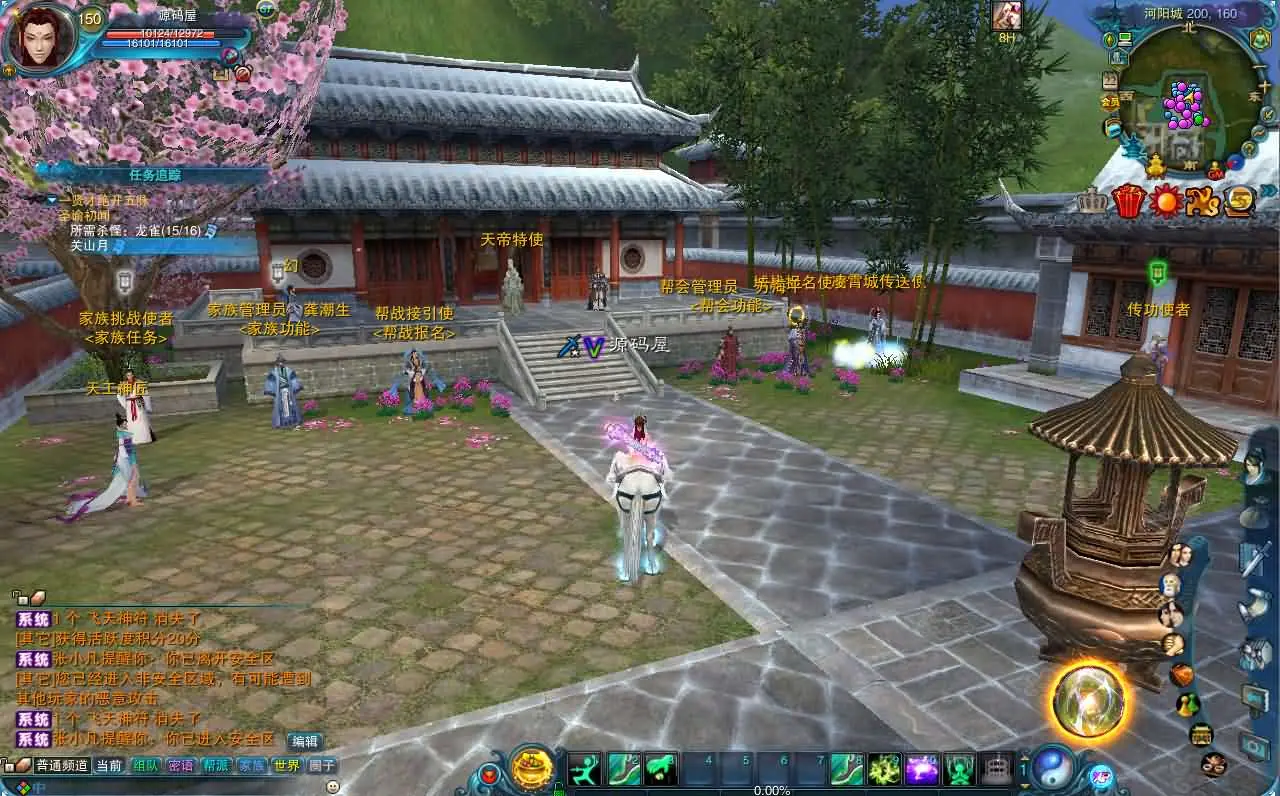
Task: Click the 关山月 quest link in the tracker
Action: point(90,247)
